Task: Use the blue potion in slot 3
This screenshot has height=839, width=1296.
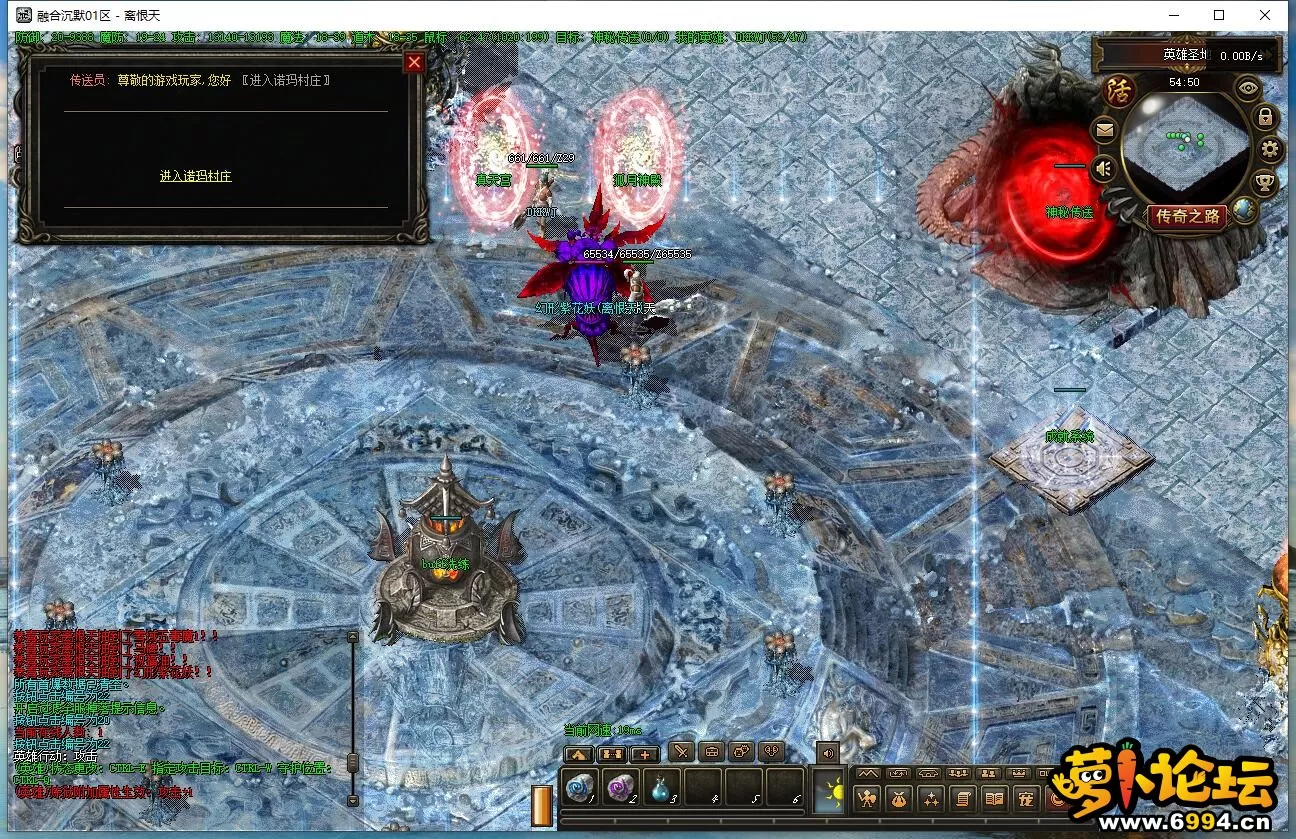Action: tap(662, 788)
